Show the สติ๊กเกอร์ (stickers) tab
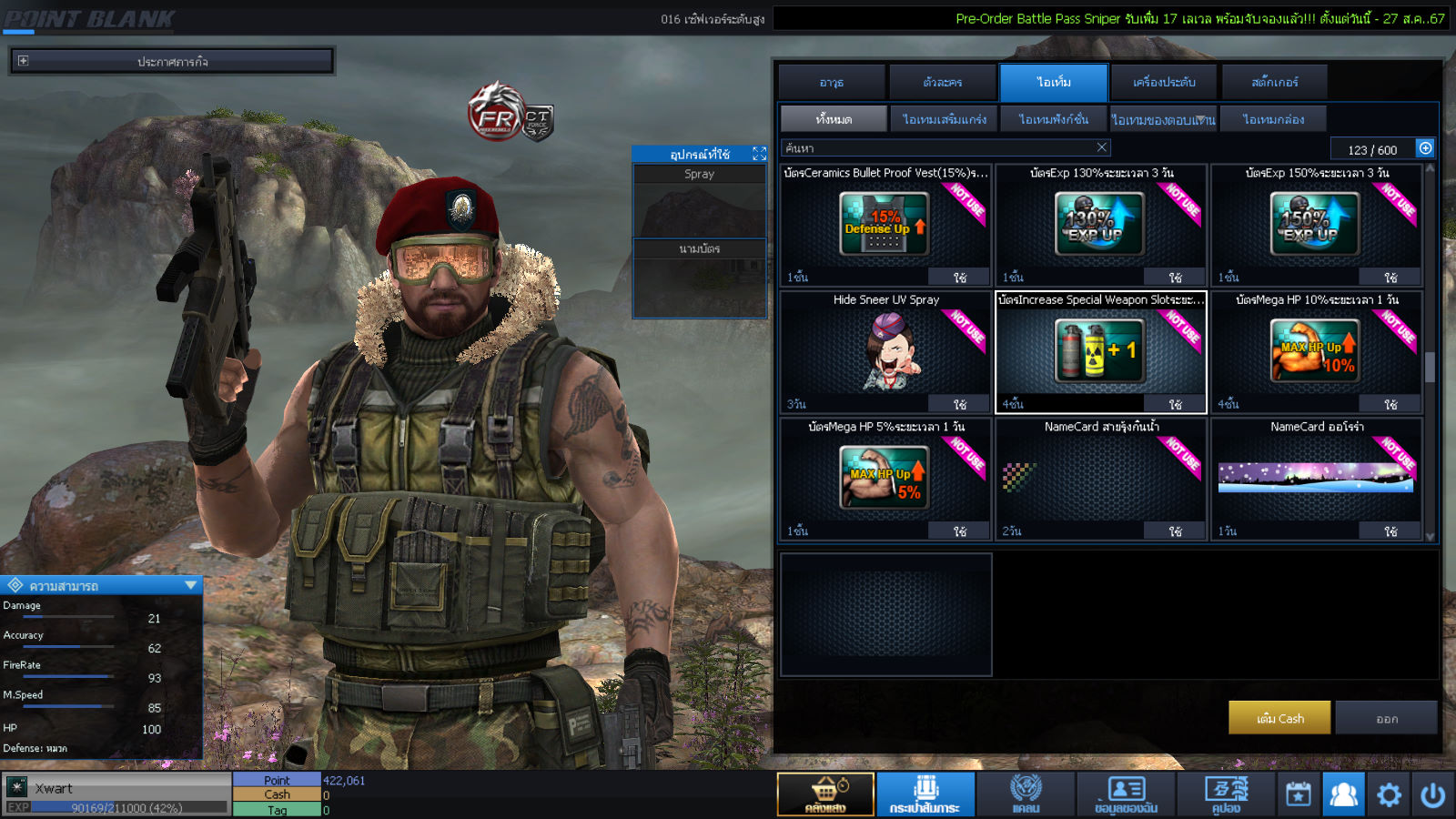The width and height of the screenshot is (1456, 819). click(1274, 82)
